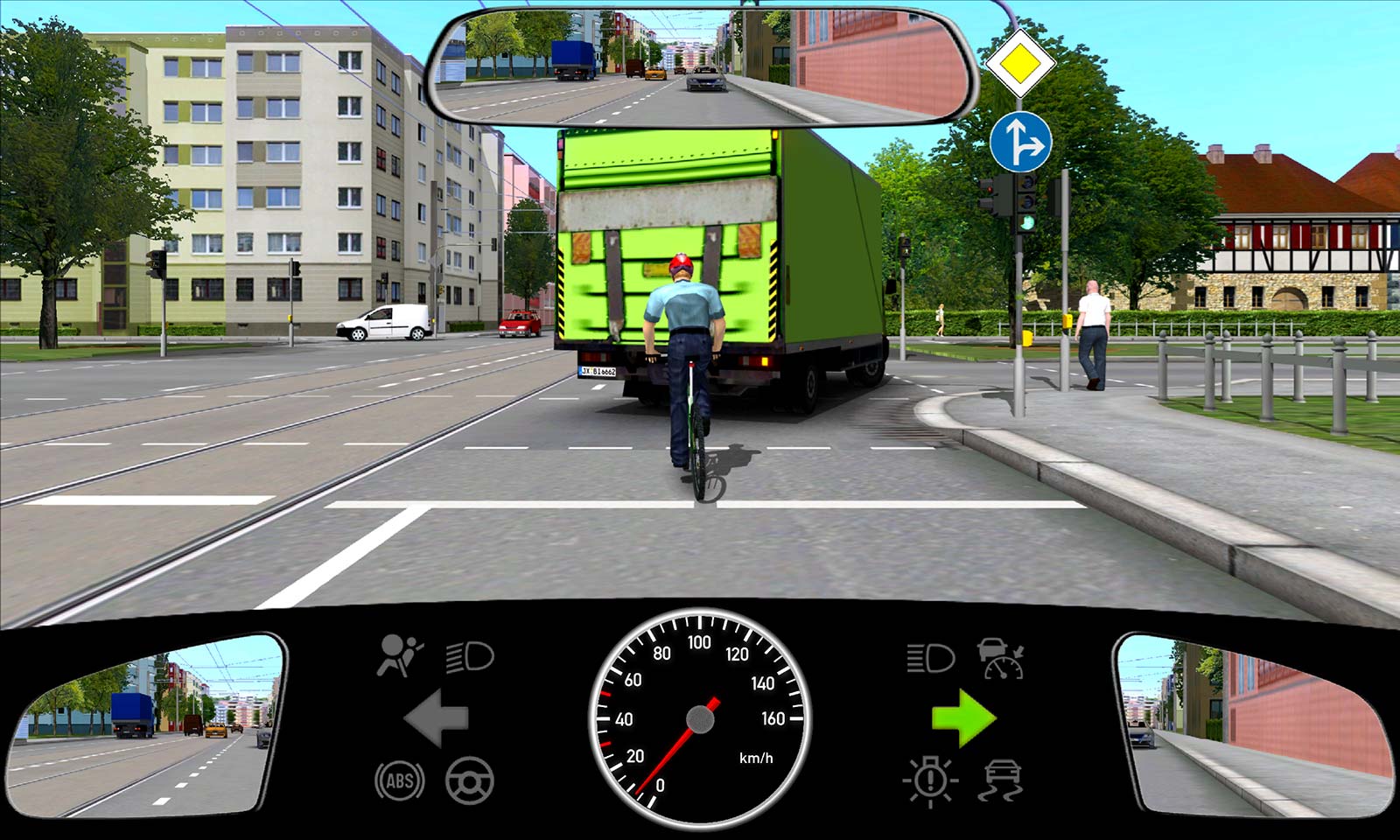Viewport: 1400px width, 840px height.
Task: Toggle the high beam icon with straight lines
Action: [929, 657]
